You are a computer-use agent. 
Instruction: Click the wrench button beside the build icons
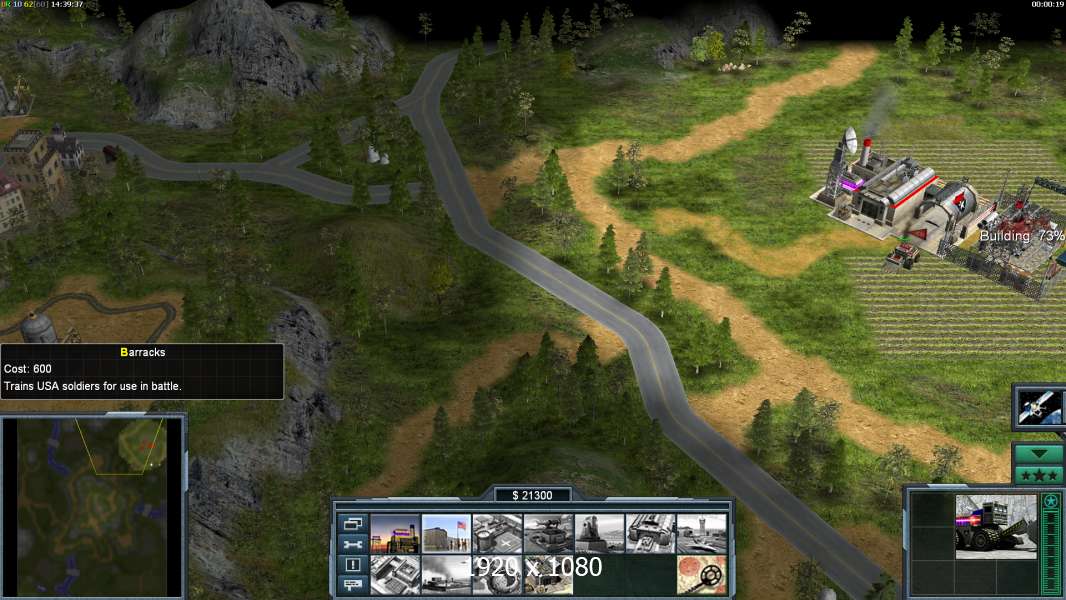352,544
